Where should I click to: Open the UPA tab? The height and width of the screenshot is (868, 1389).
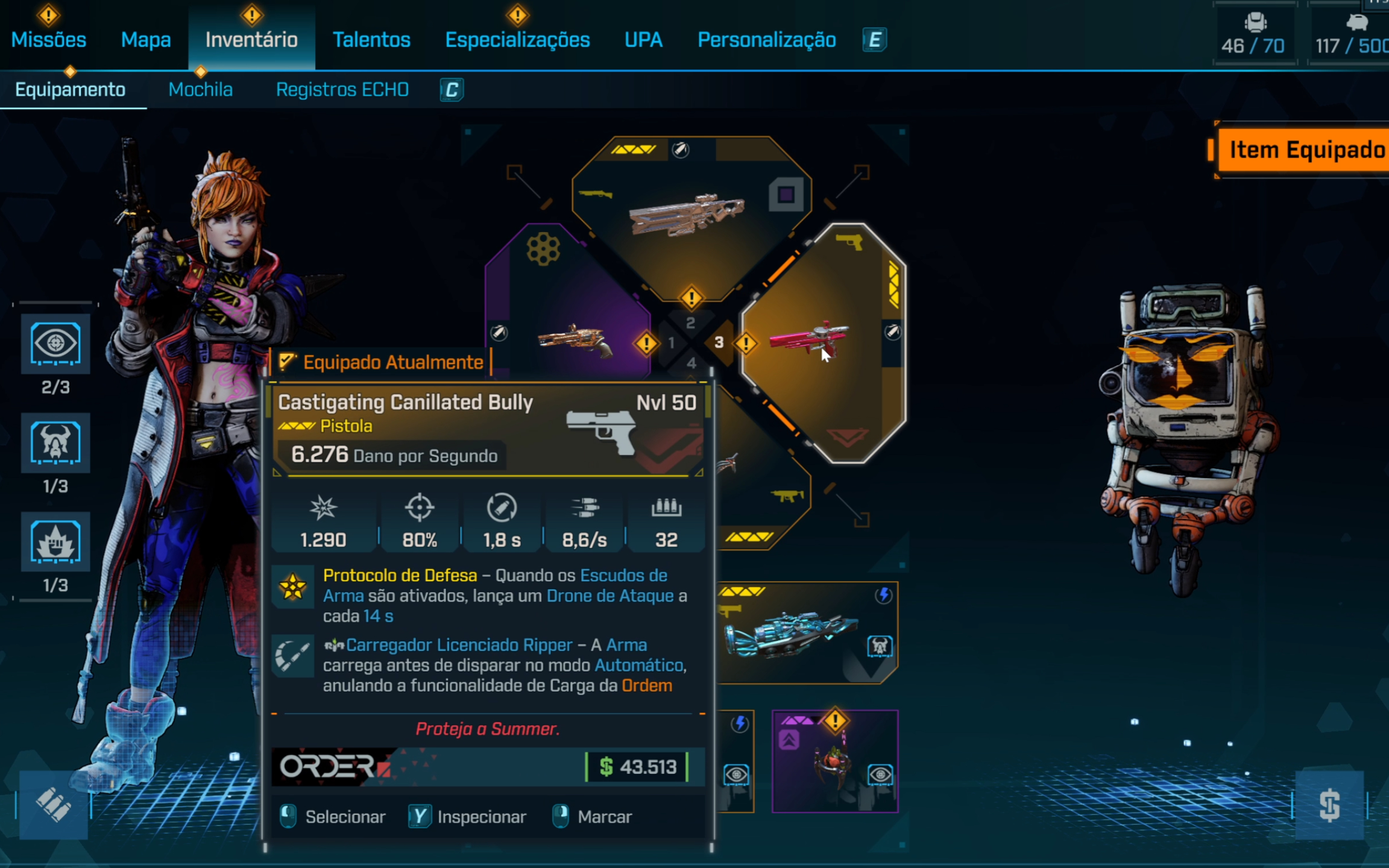tap(643, 40)
